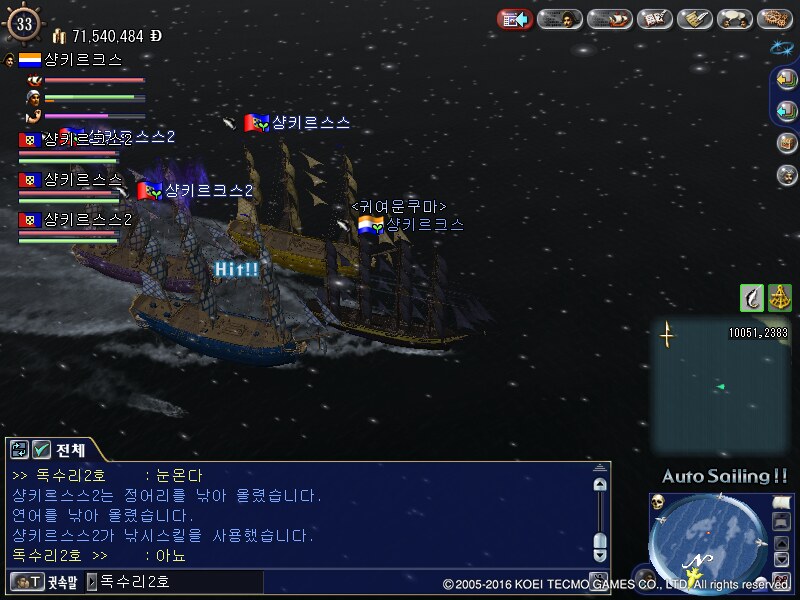800x600 pixels.
Task: Click the bearded sailor round icon
Action: (x=787, y=175)
